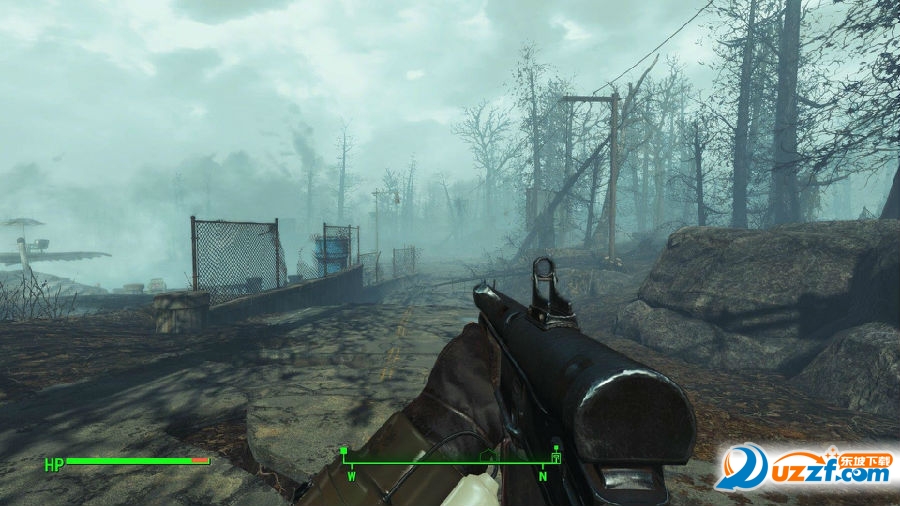
Task: Select the undiscovered location marker on compass
Action: (x=488, y=456)
